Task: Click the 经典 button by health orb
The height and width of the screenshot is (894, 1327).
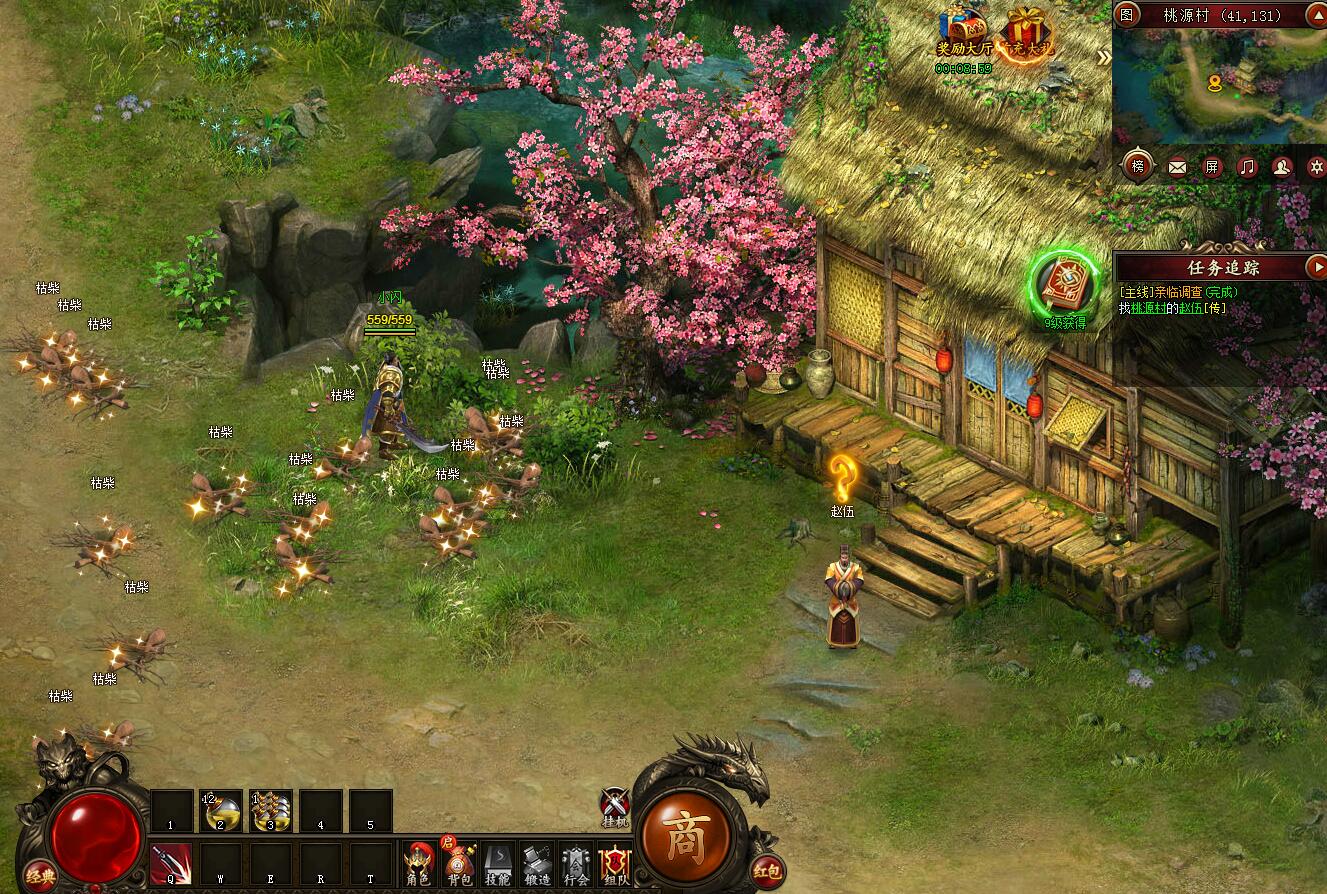Action: pyautogui.click(x=40, y=874)
